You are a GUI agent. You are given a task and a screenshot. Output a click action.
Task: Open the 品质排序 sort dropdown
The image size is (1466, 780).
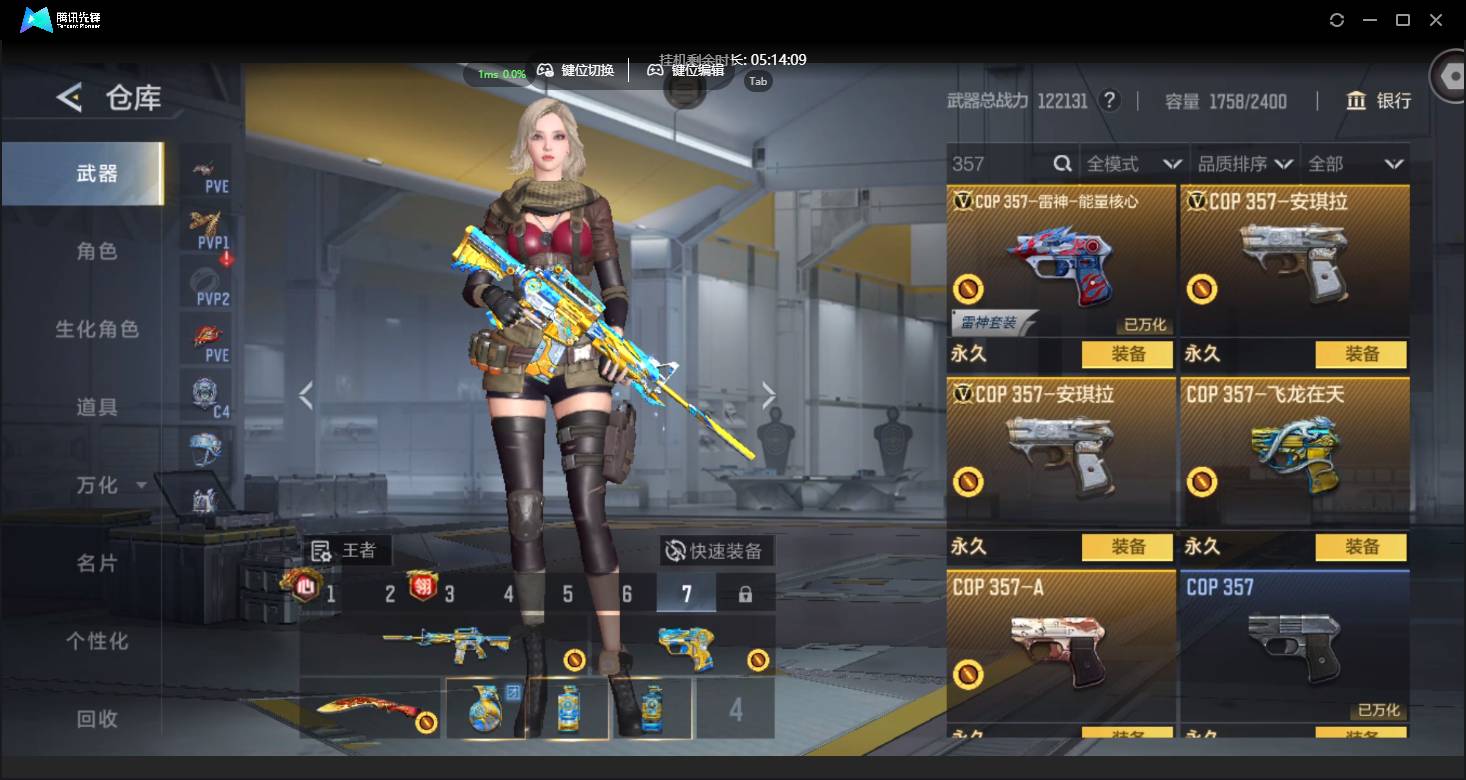(1245, 164)
